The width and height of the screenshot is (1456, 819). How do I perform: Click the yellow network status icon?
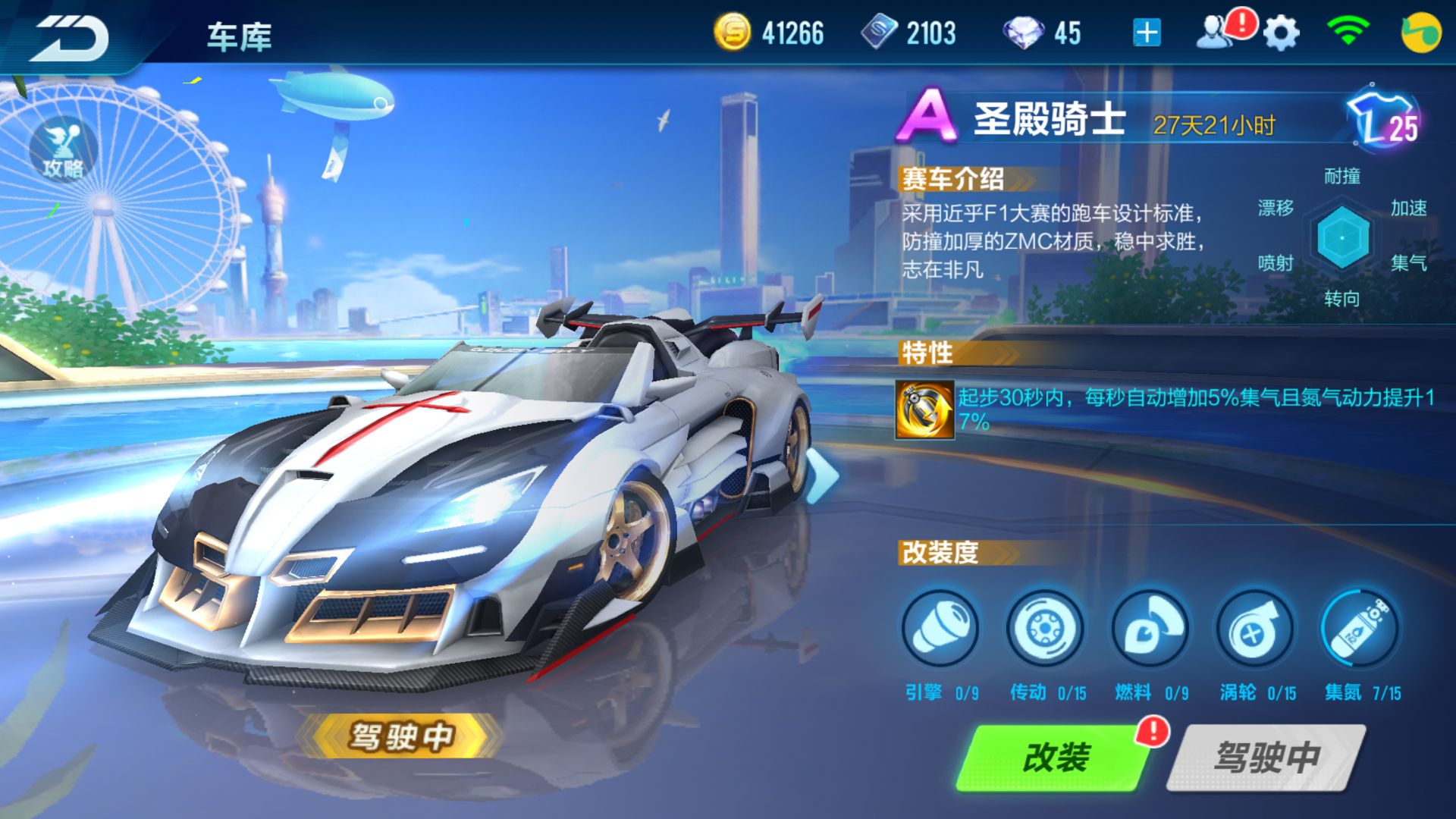1423,32
